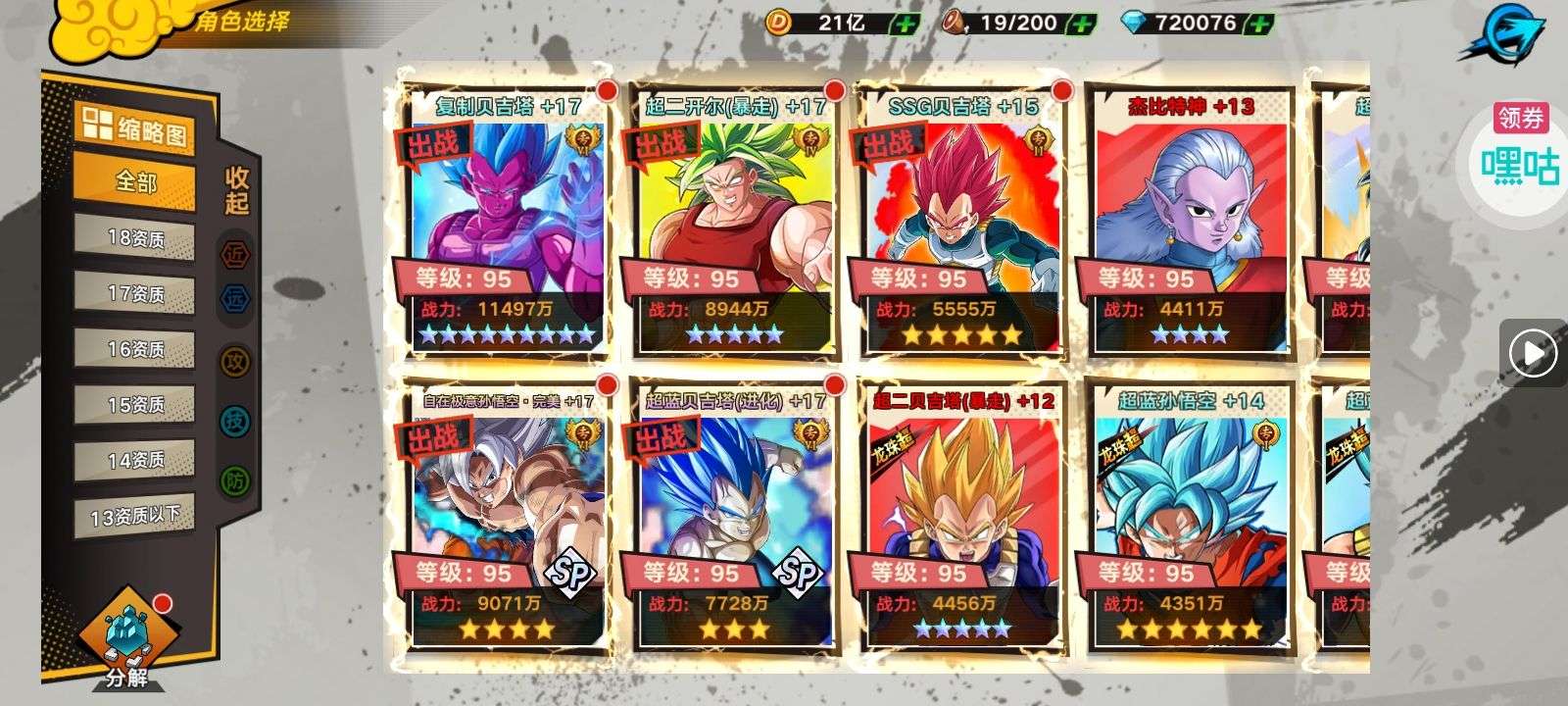Show 13资质以下 characters

coord(135,516)
